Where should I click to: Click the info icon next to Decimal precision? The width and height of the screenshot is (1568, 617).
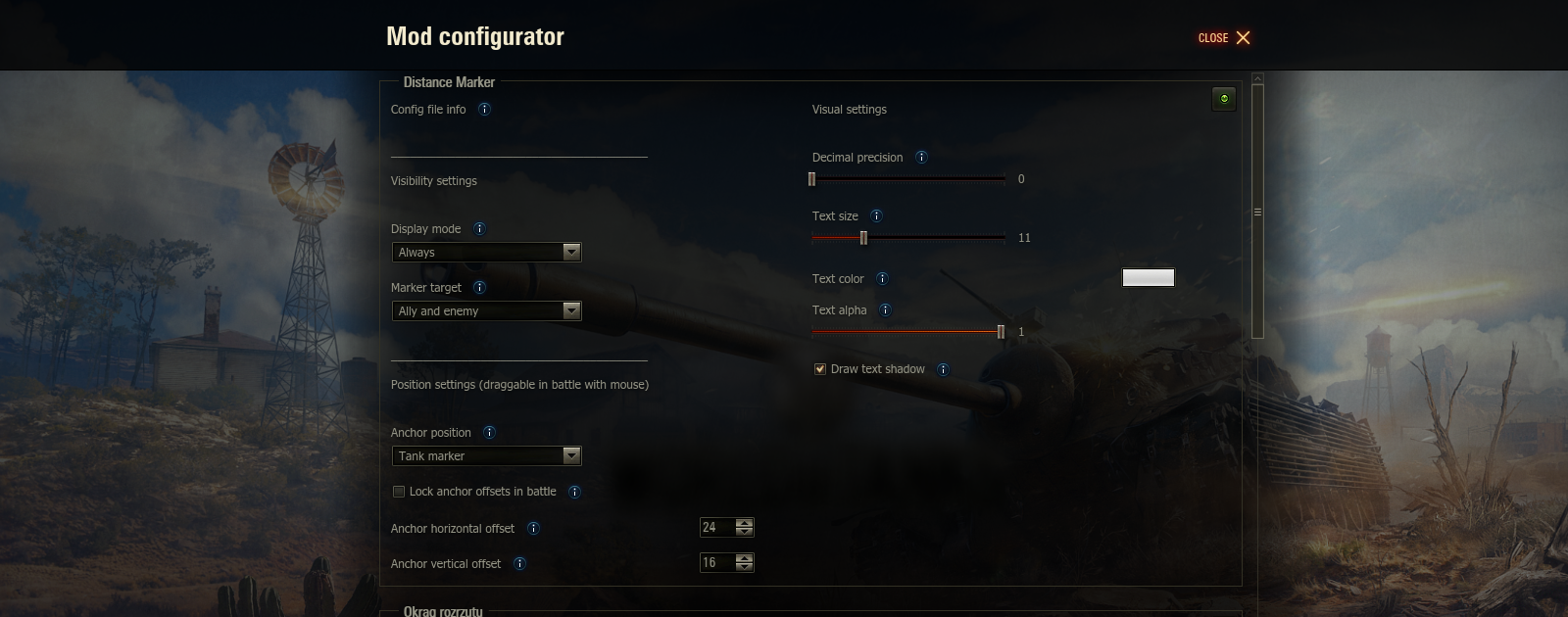pos(921,158)
